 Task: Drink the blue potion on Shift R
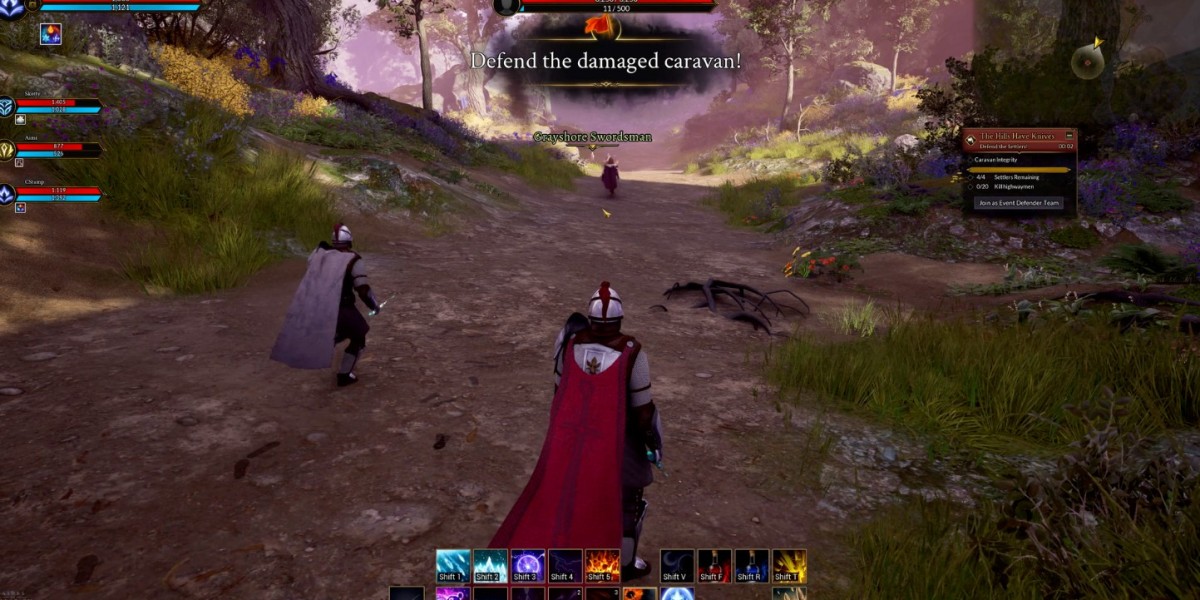pyautogui.click(x=751, y=566)
